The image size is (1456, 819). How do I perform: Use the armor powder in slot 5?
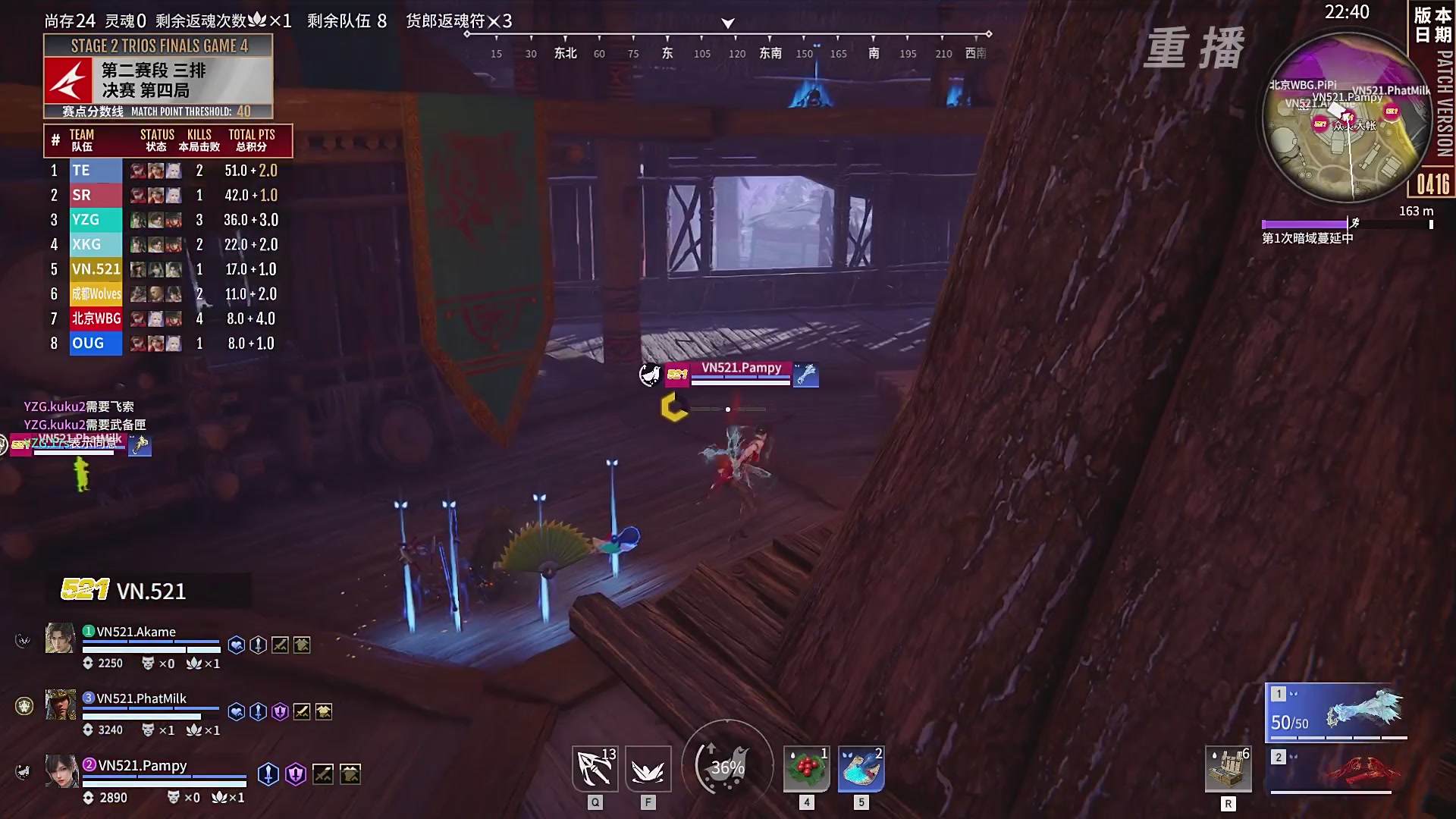coord(860,768)
